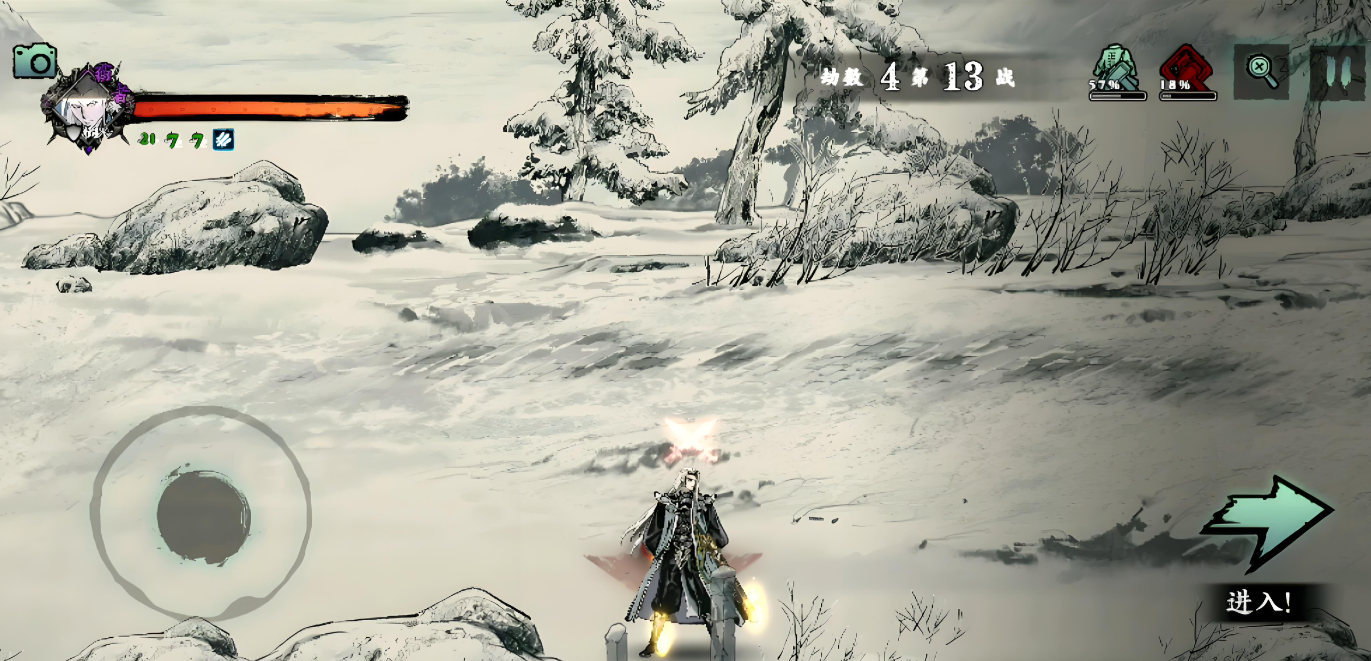Select the red armor durability icon
The width and height of the screenshot is (1371, 661).
point(1186,70)
